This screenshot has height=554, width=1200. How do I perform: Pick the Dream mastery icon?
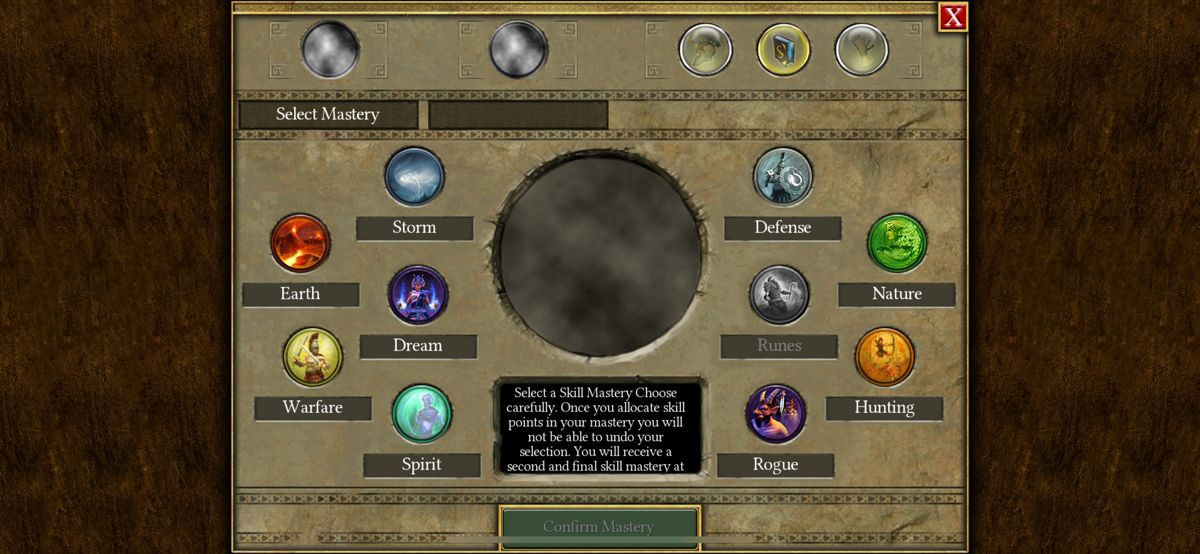tap(418, 295)
